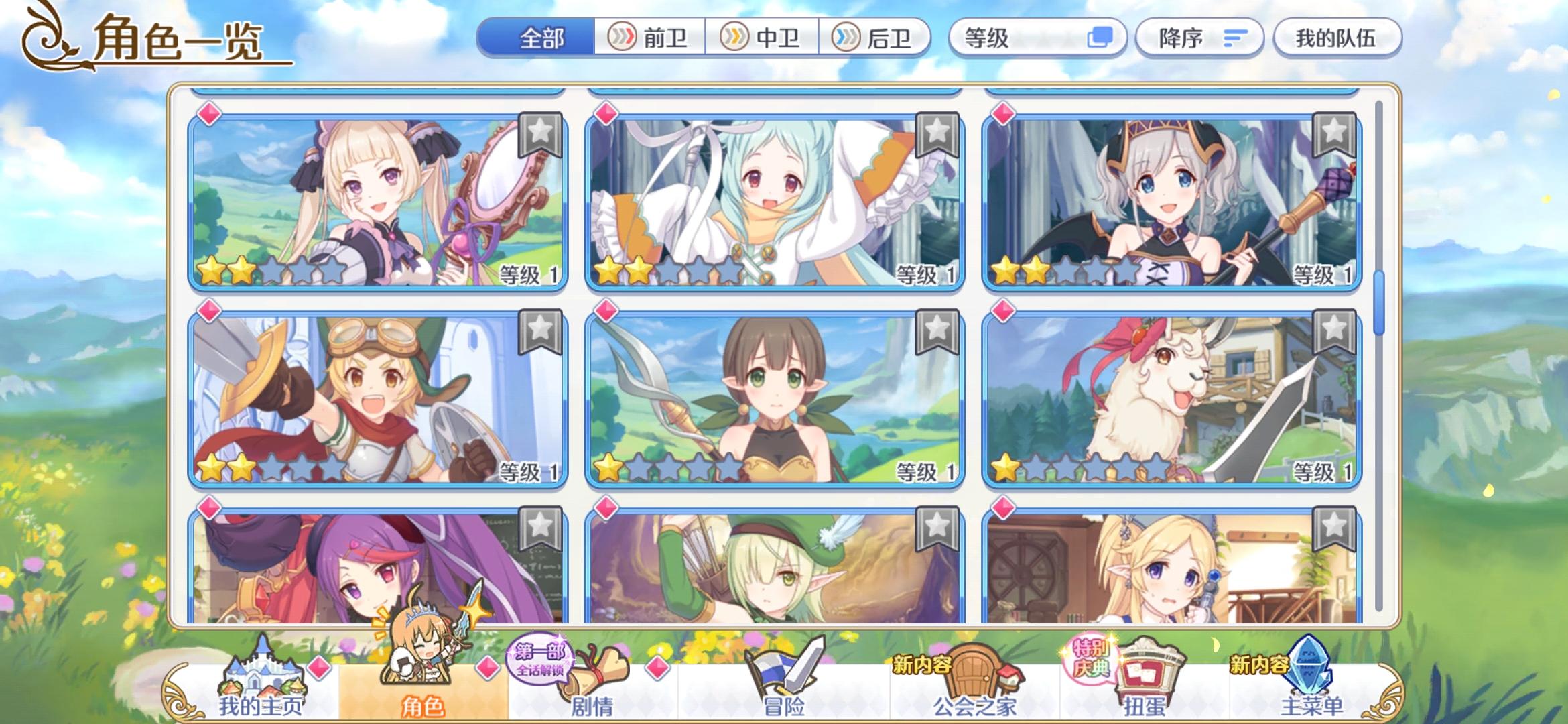Click the sort-order lines icon next to 降序
Image resolution: width=1568 pixels, height=724 pixels.
[x=1235, y=38]
